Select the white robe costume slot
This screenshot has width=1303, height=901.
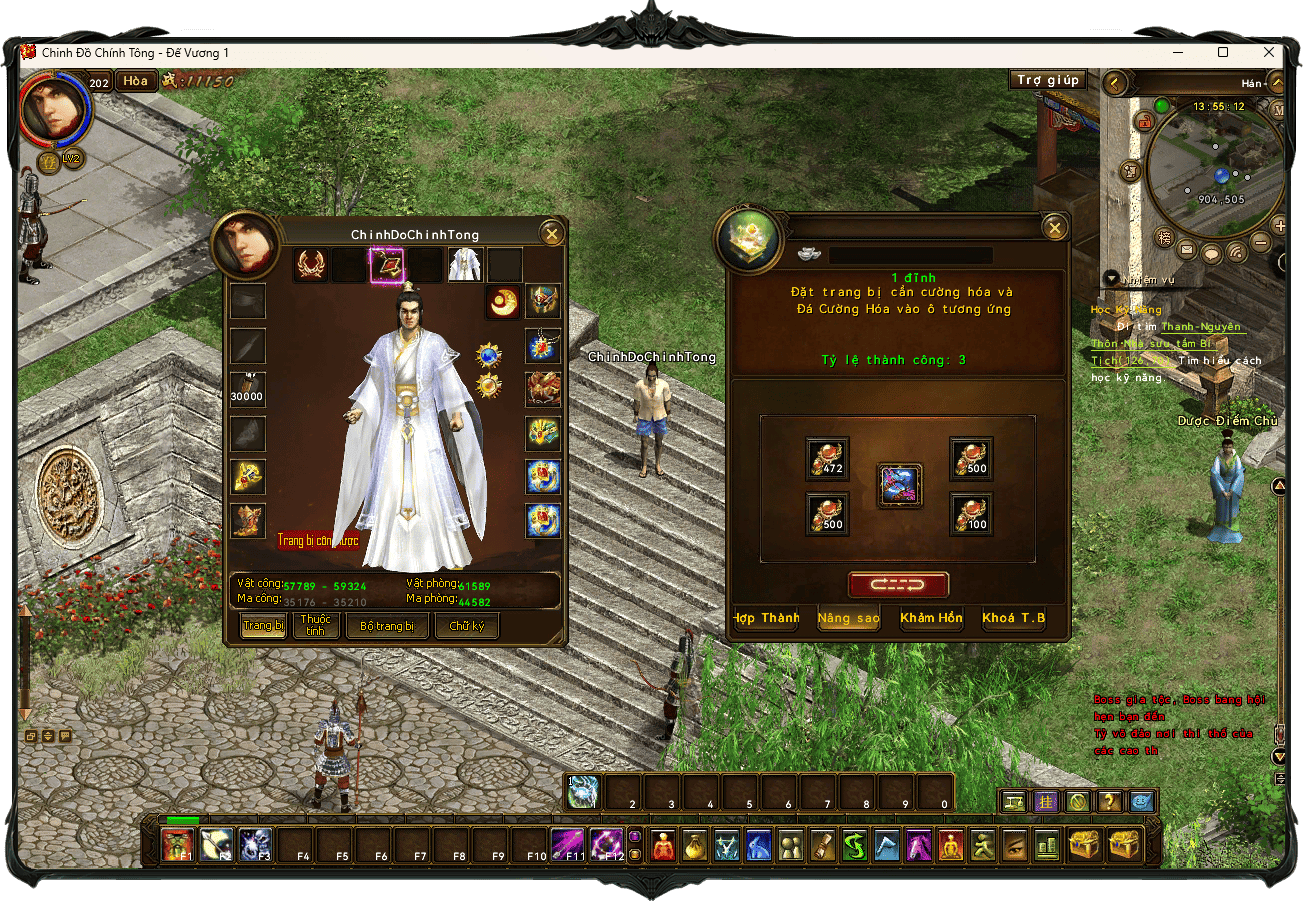tap(465, 265)
